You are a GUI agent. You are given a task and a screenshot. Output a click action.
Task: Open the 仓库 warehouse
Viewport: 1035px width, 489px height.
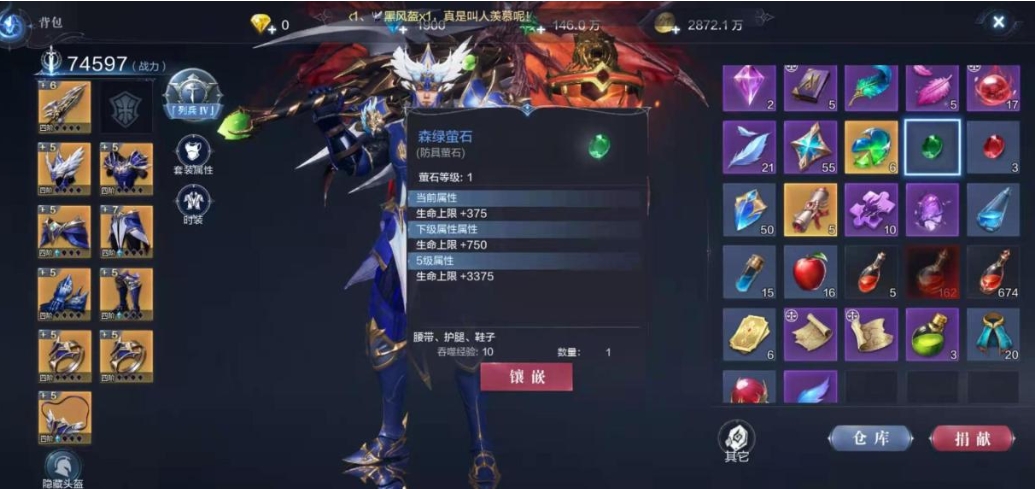click(870, 438)
